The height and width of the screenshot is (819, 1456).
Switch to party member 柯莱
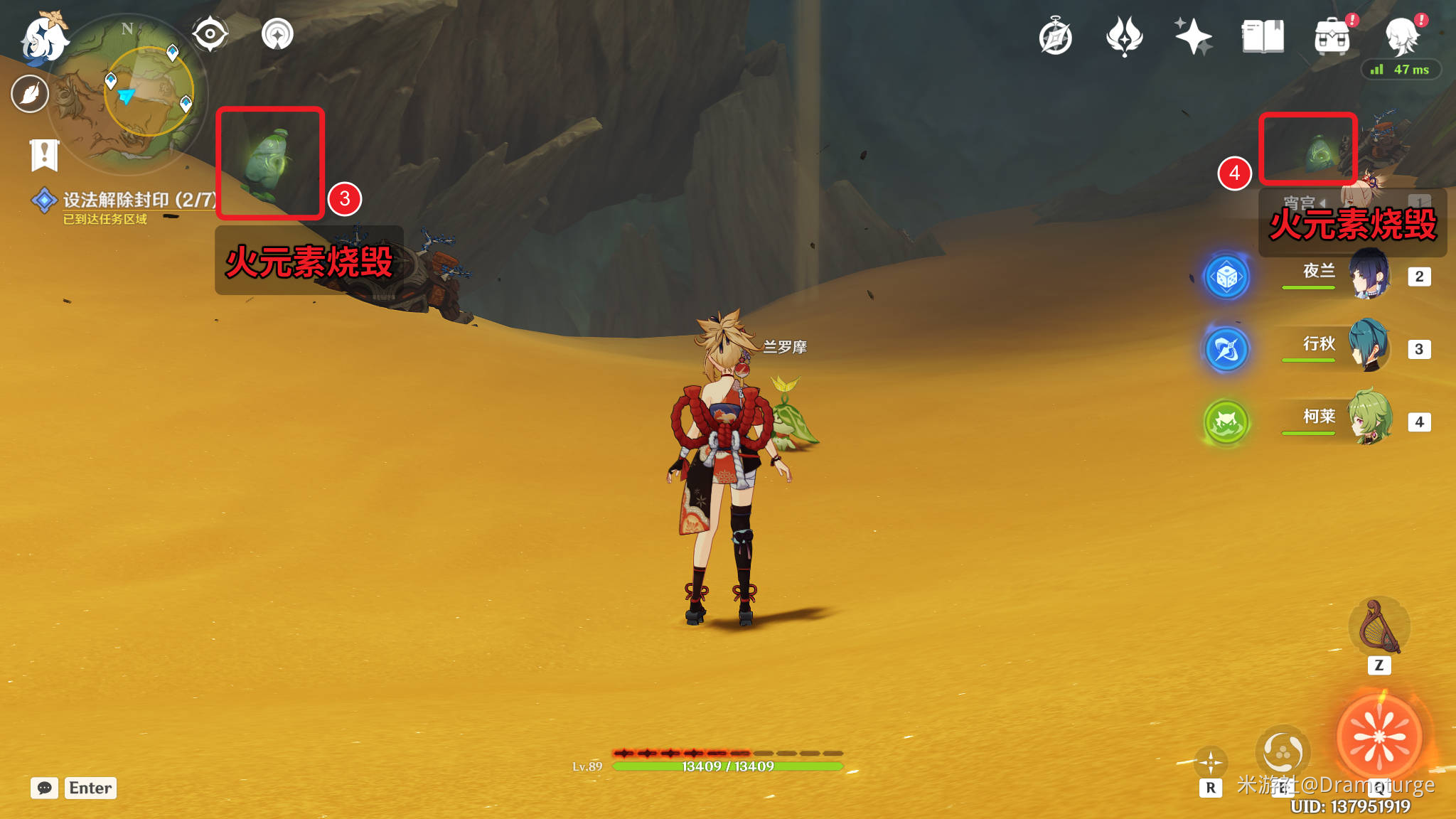(1369, 419)
